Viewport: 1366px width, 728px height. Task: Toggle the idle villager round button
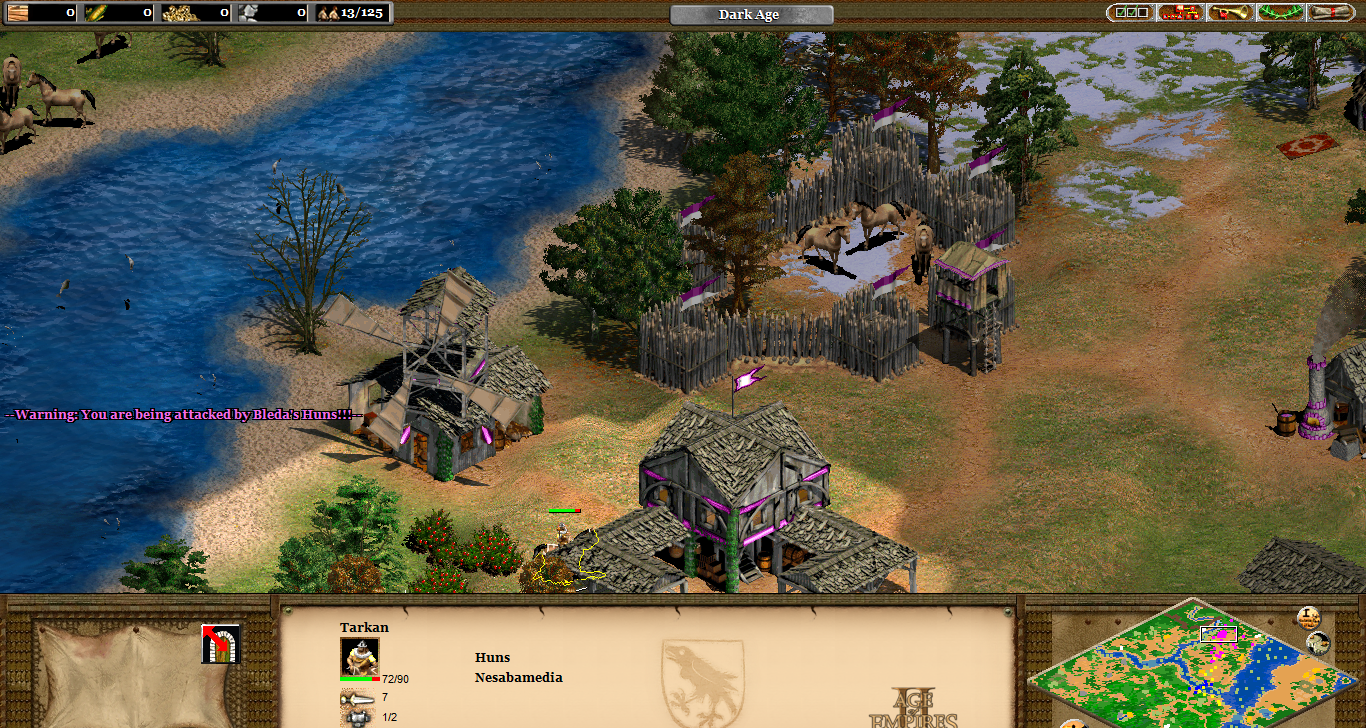[1308, 618]
